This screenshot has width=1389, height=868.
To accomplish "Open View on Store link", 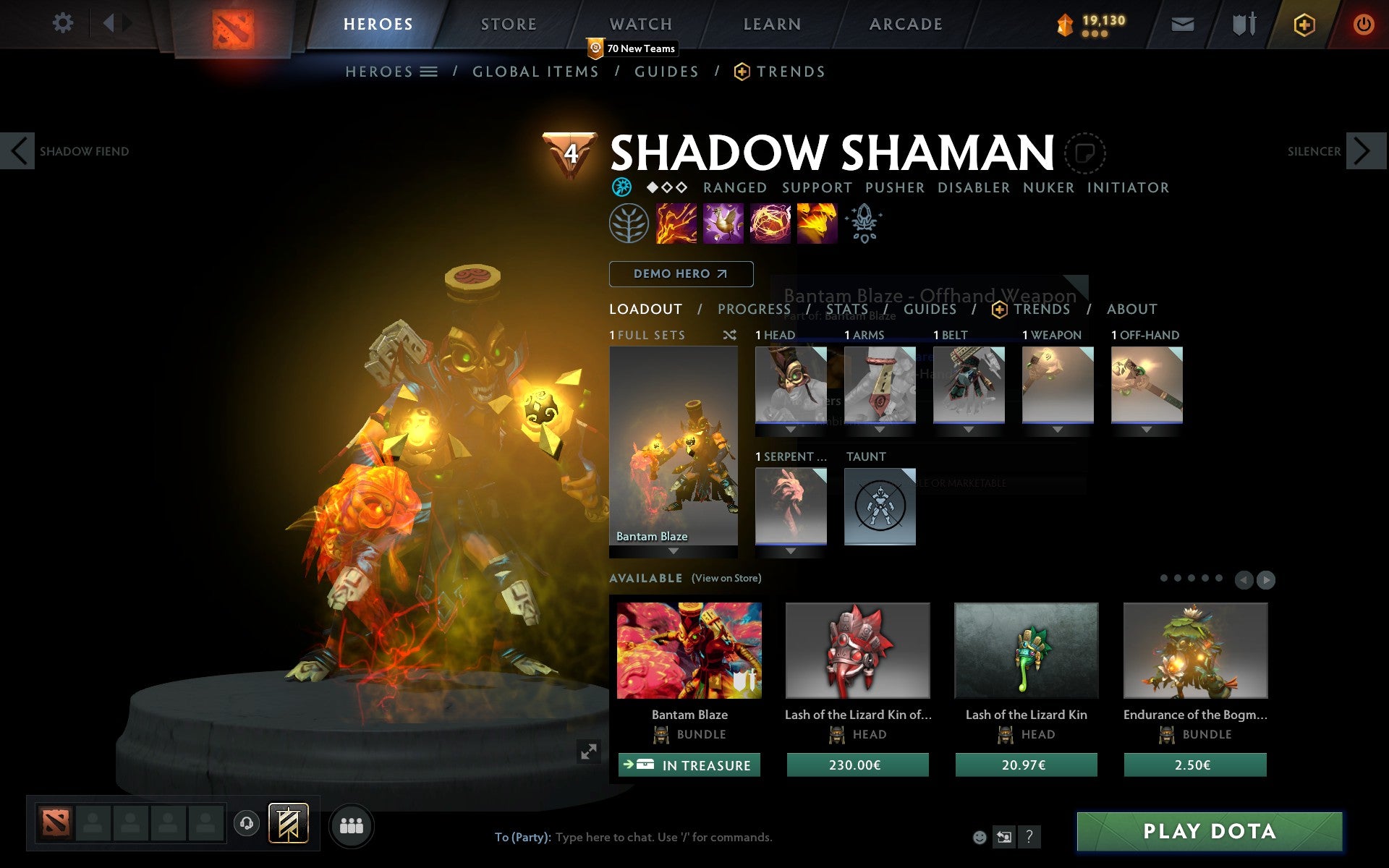I will [x=726, y=578].
